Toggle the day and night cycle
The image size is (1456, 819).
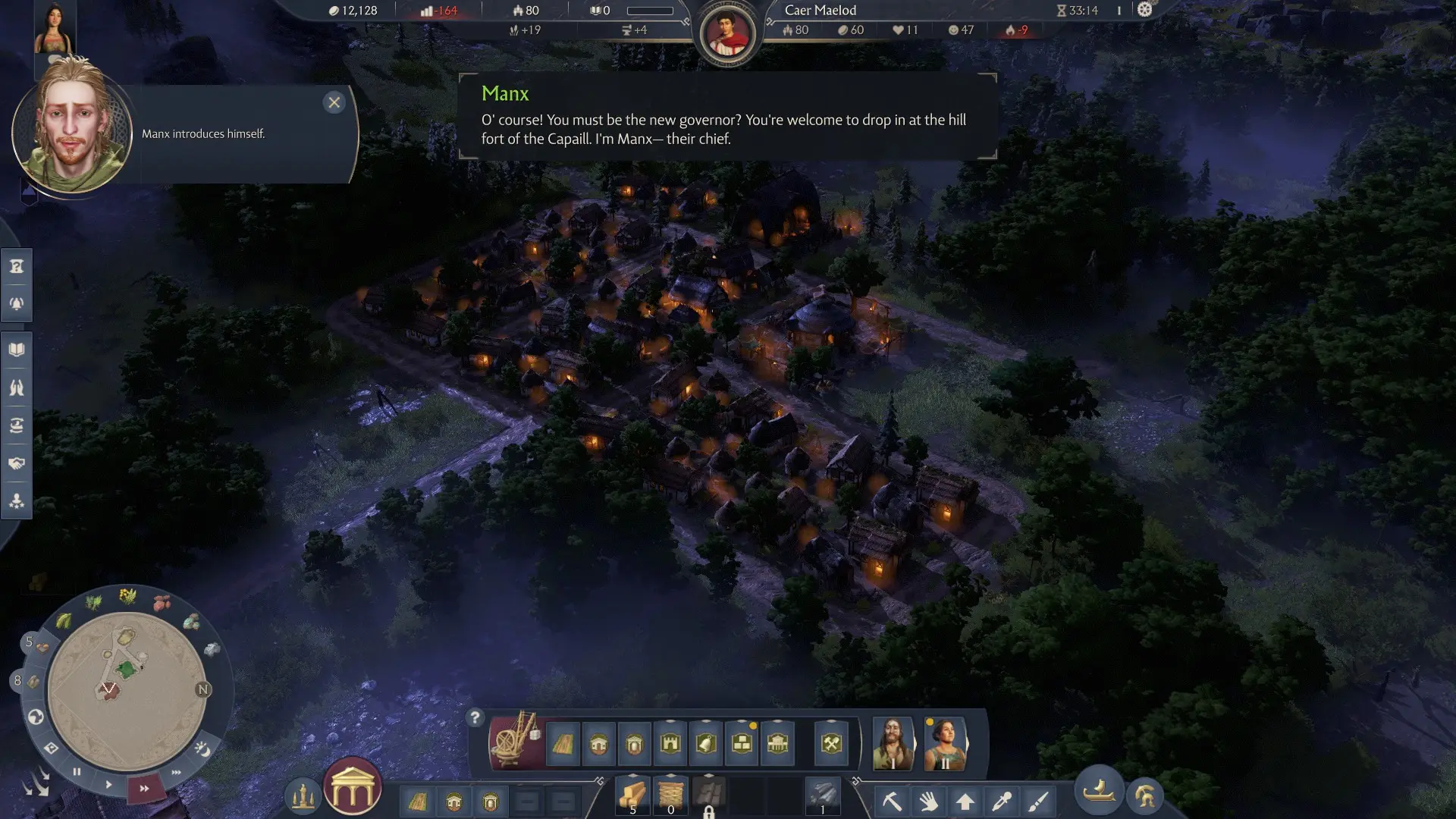coord(202,749)
